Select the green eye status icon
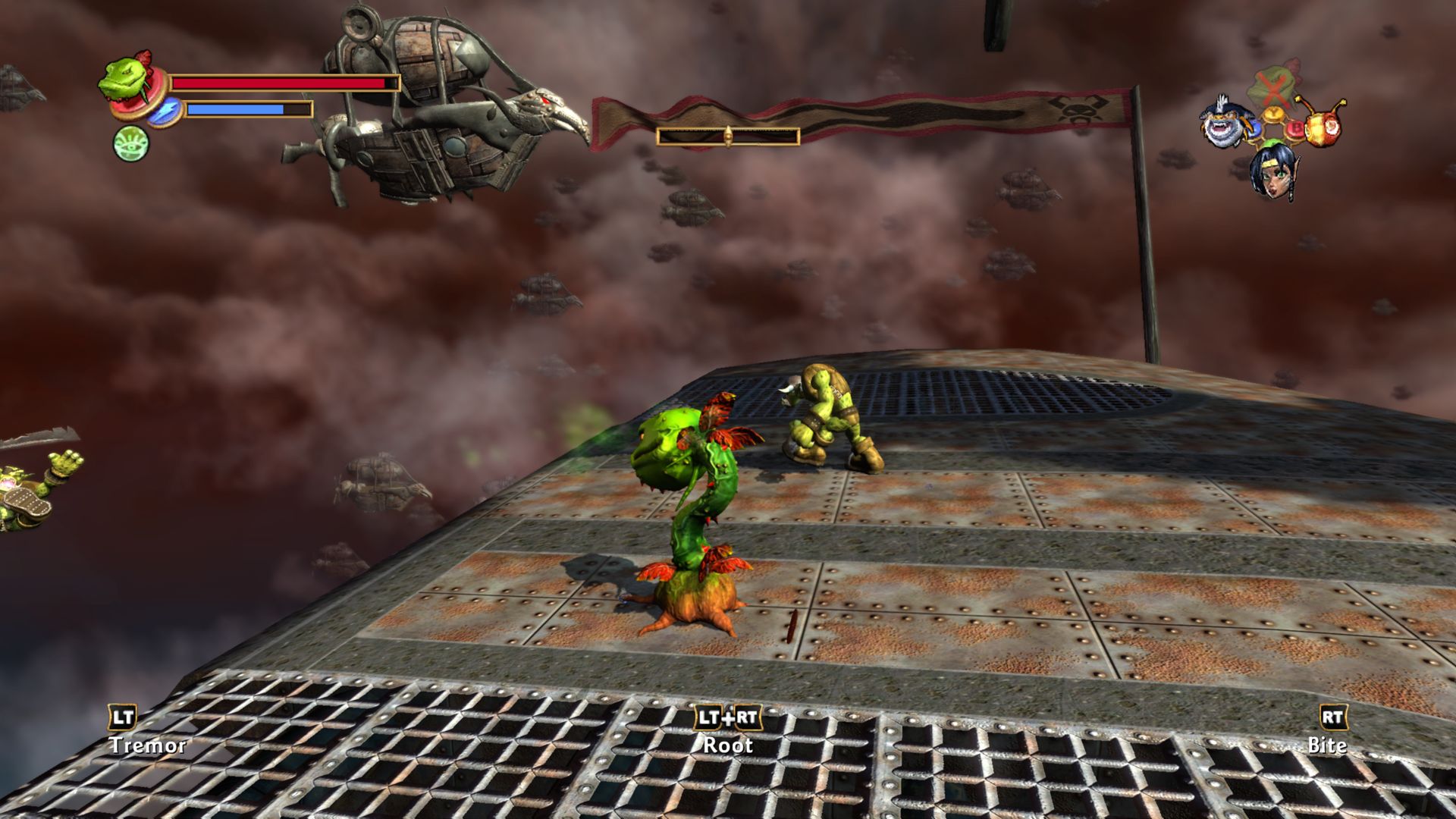1456x819 pixels. click(x=130, y=143)
